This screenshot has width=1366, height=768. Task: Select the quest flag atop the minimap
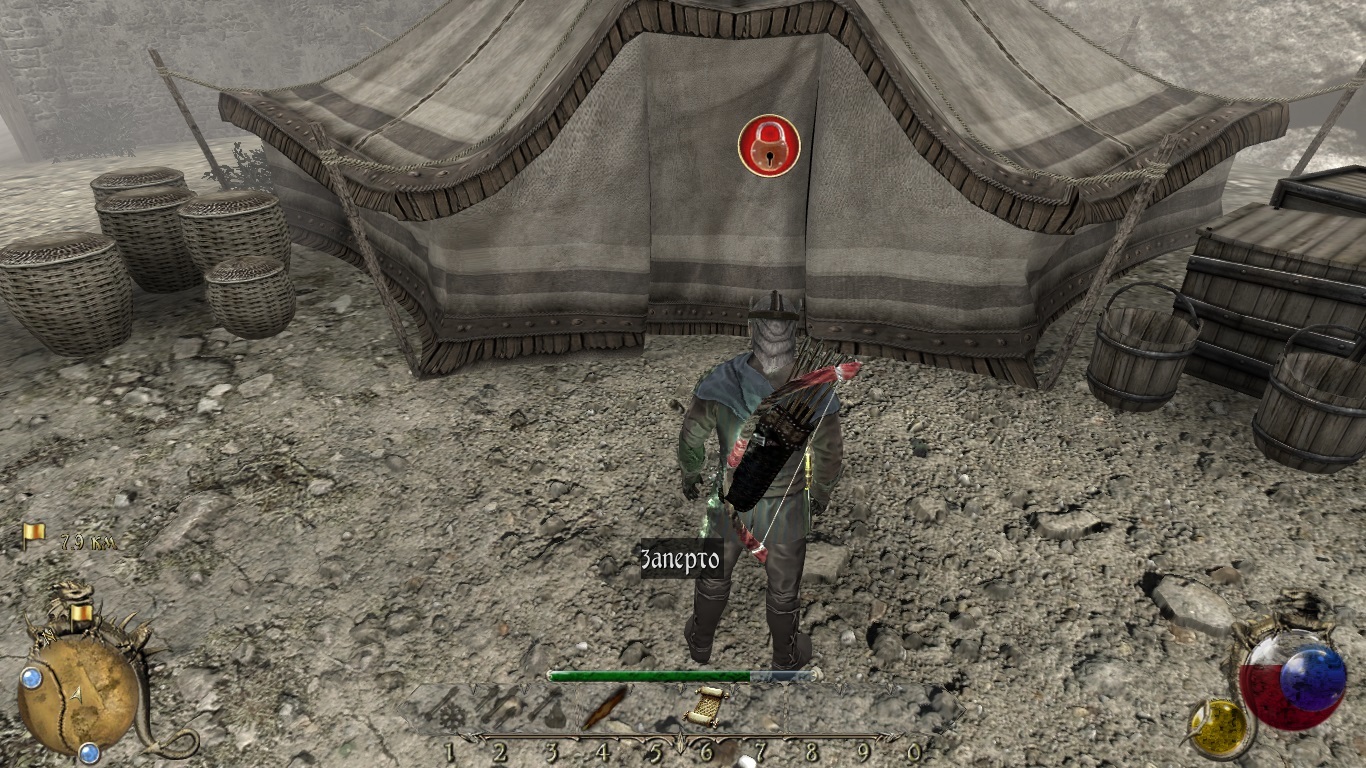click(x=82, y=611)
